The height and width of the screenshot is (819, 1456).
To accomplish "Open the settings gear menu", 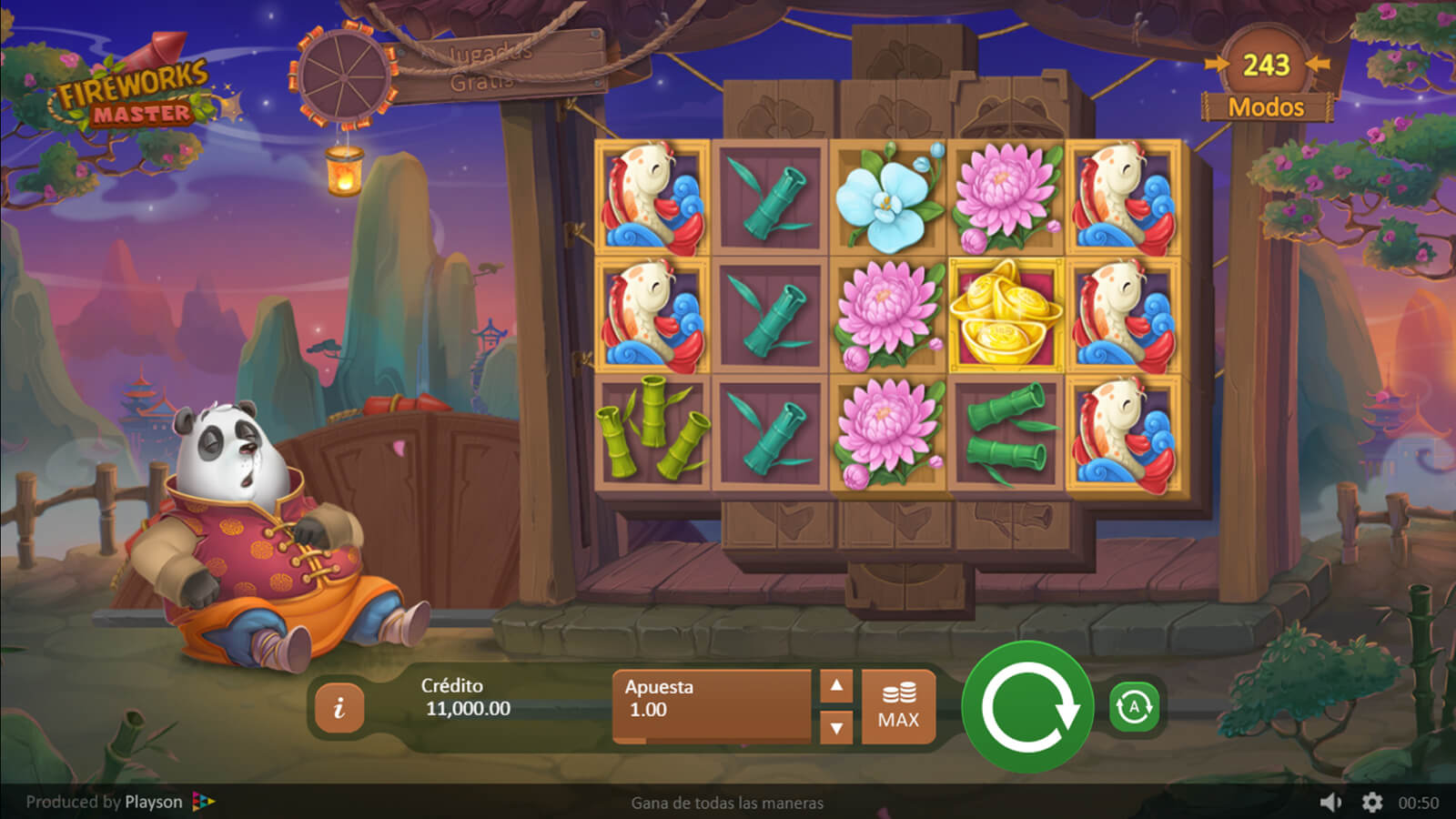I will pyautogui.click(x=1371, y=802).
